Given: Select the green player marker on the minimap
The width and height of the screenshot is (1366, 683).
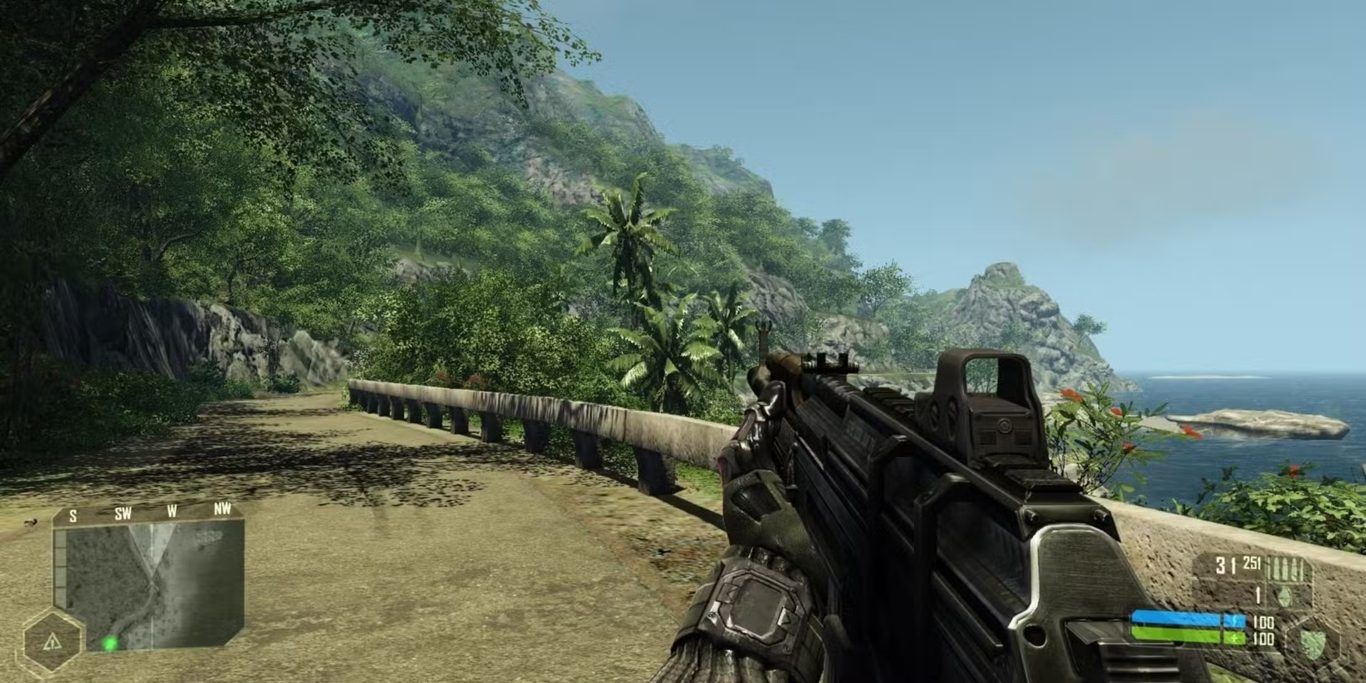Looking at the screenshot, I should pos(109,643).
